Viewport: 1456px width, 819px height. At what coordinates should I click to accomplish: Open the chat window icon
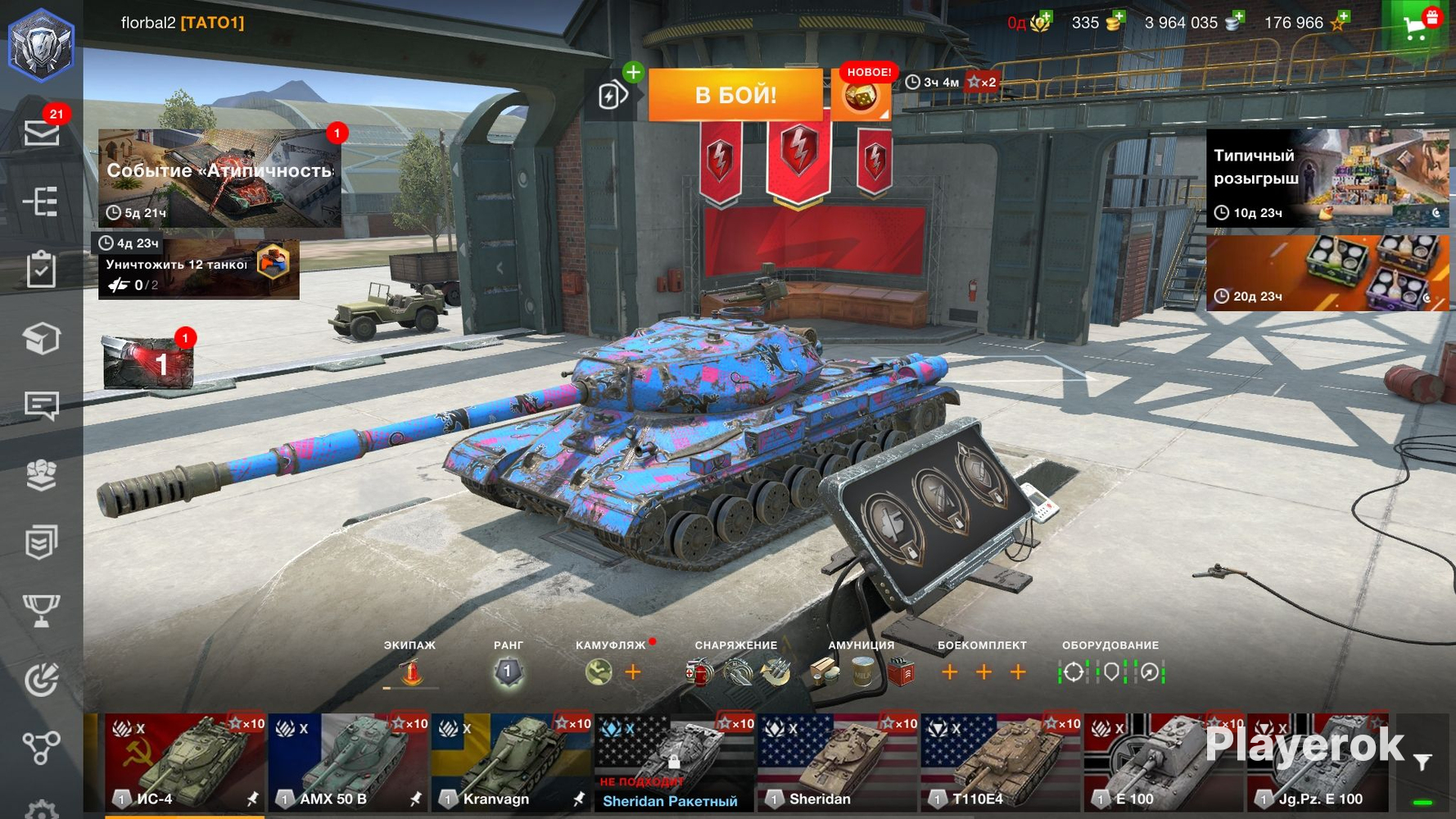click(41, 405)
